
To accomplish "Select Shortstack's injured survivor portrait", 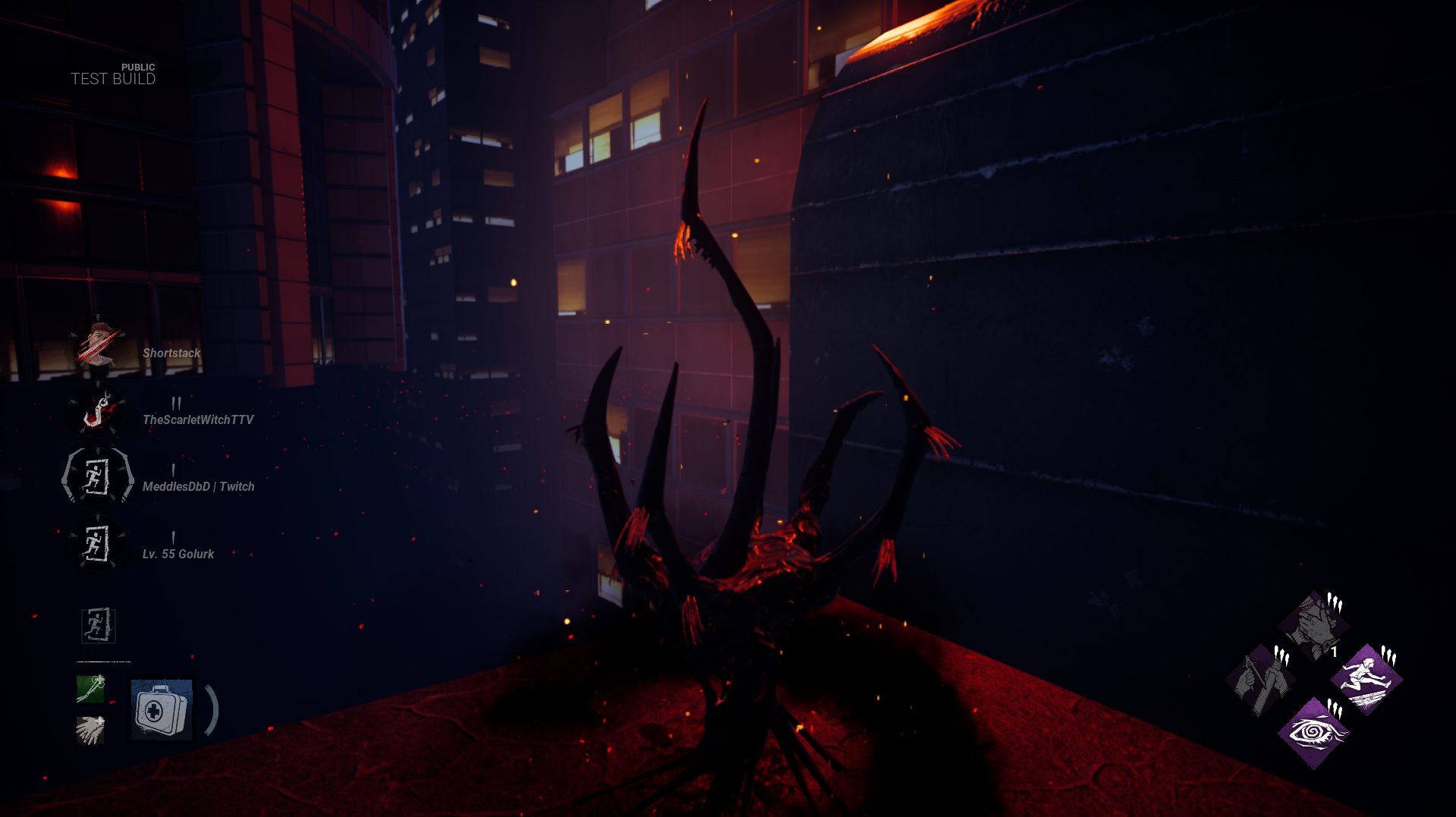I will [x=98, y=347].
